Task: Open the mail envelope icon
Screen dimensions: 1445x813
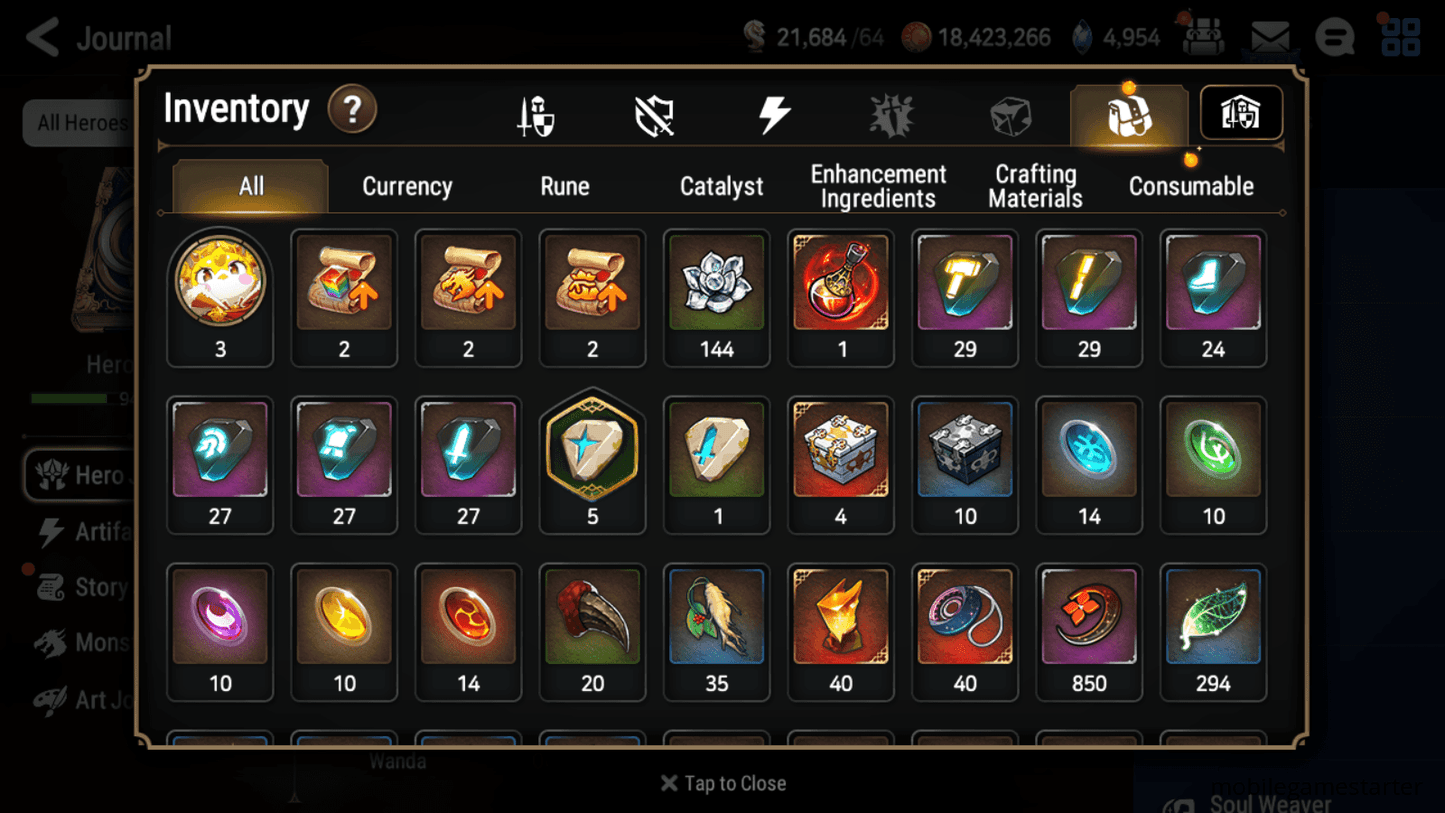Action: point(1269,37)
